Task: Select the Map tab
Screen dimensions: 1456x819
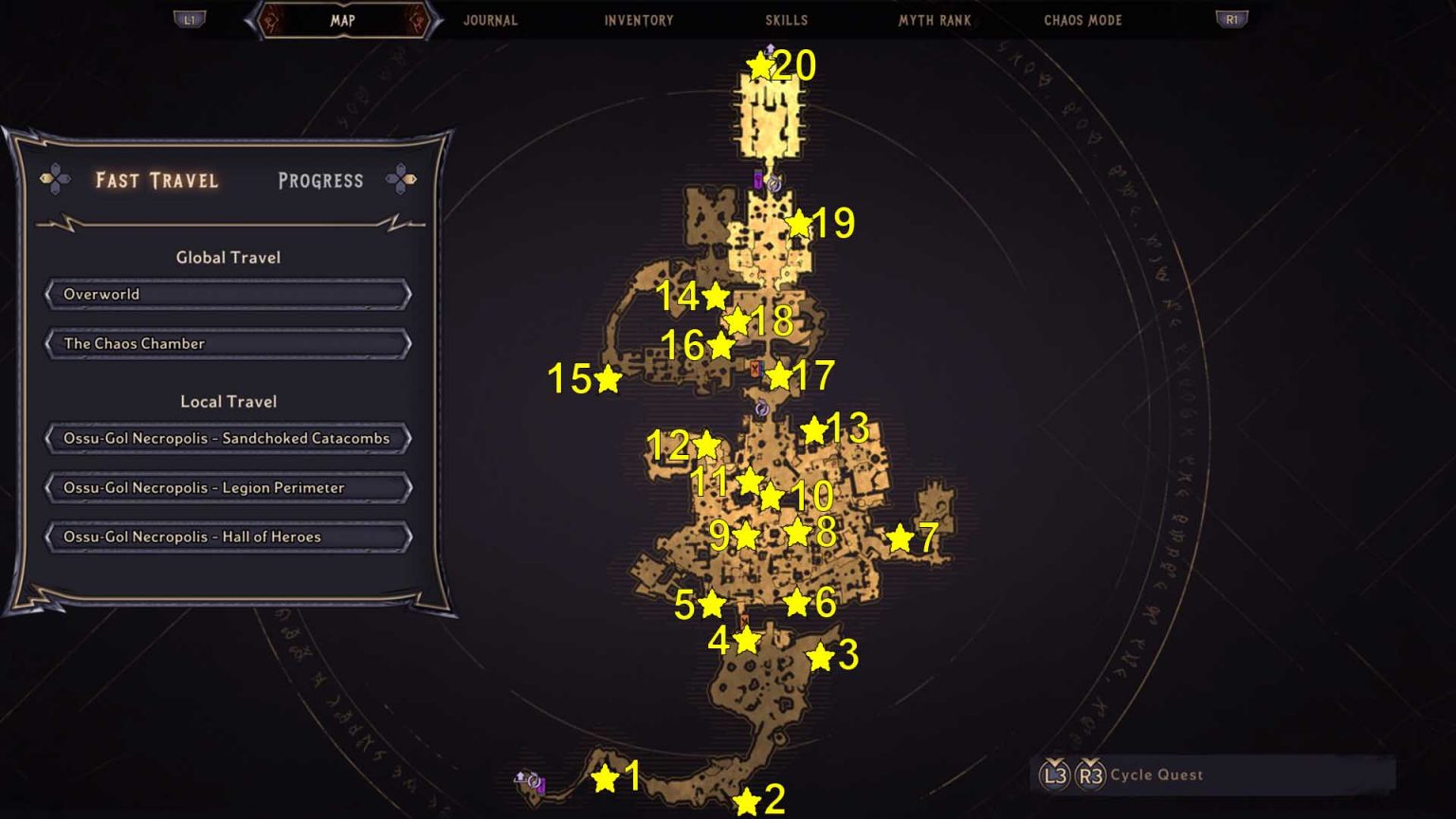Action: point(343,20)
